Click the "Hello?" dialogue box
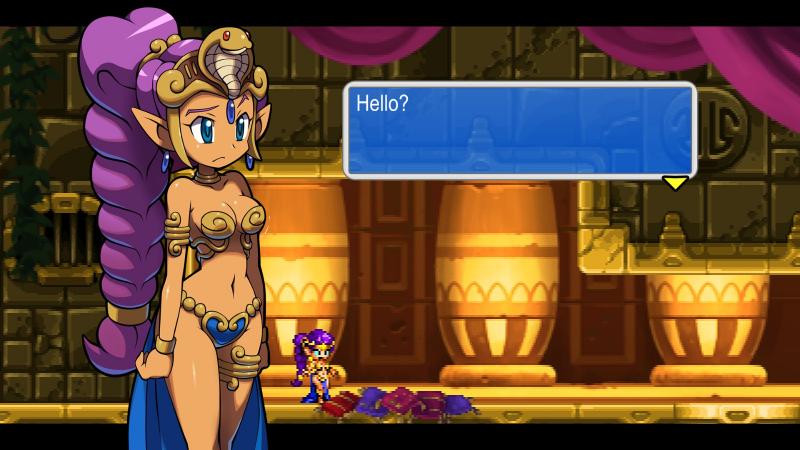 (519, 130)
